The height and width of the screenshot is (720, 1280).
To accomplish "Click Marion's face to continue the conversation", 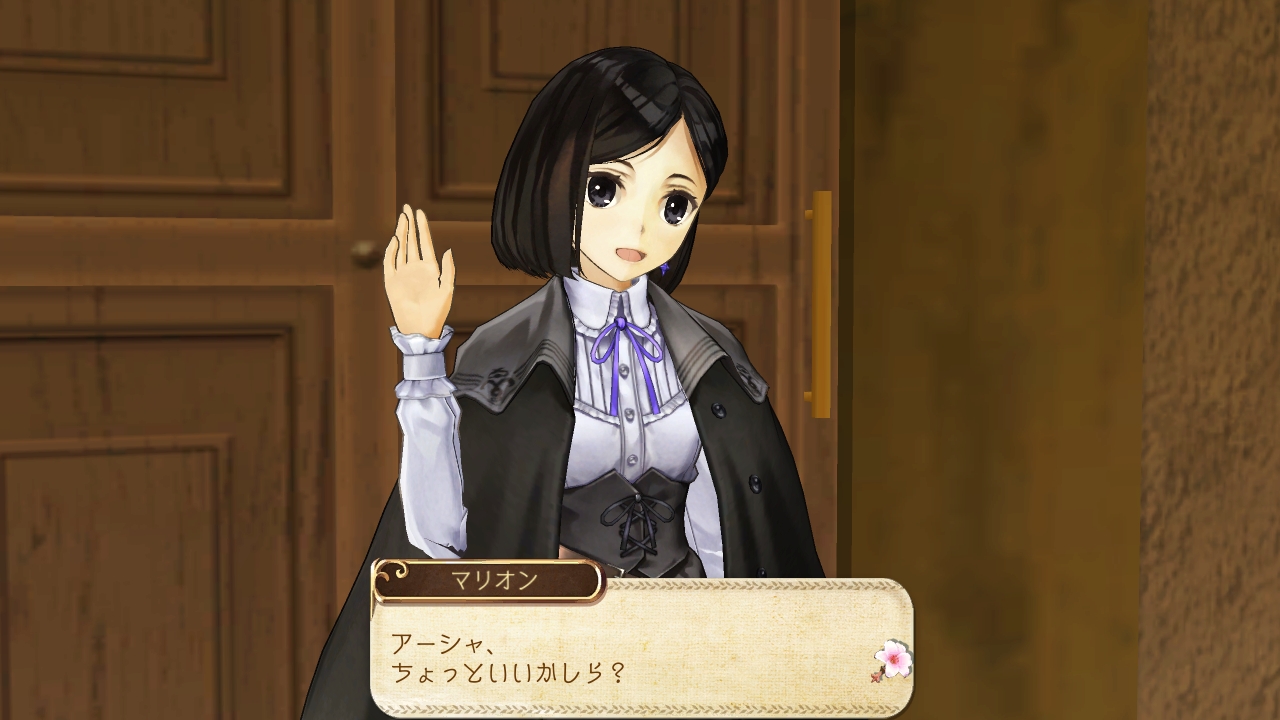I will tap(630, 200).
